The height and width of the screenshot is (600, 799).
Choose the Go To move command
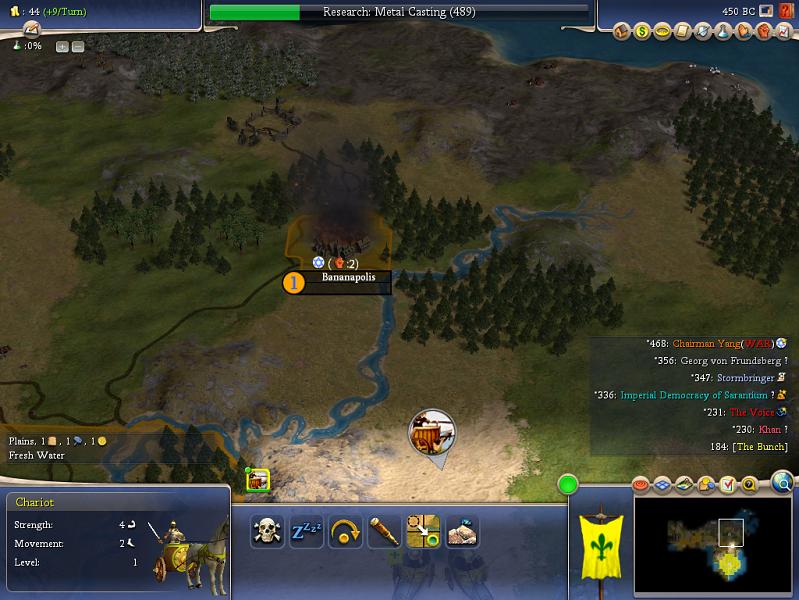point(422,531)
